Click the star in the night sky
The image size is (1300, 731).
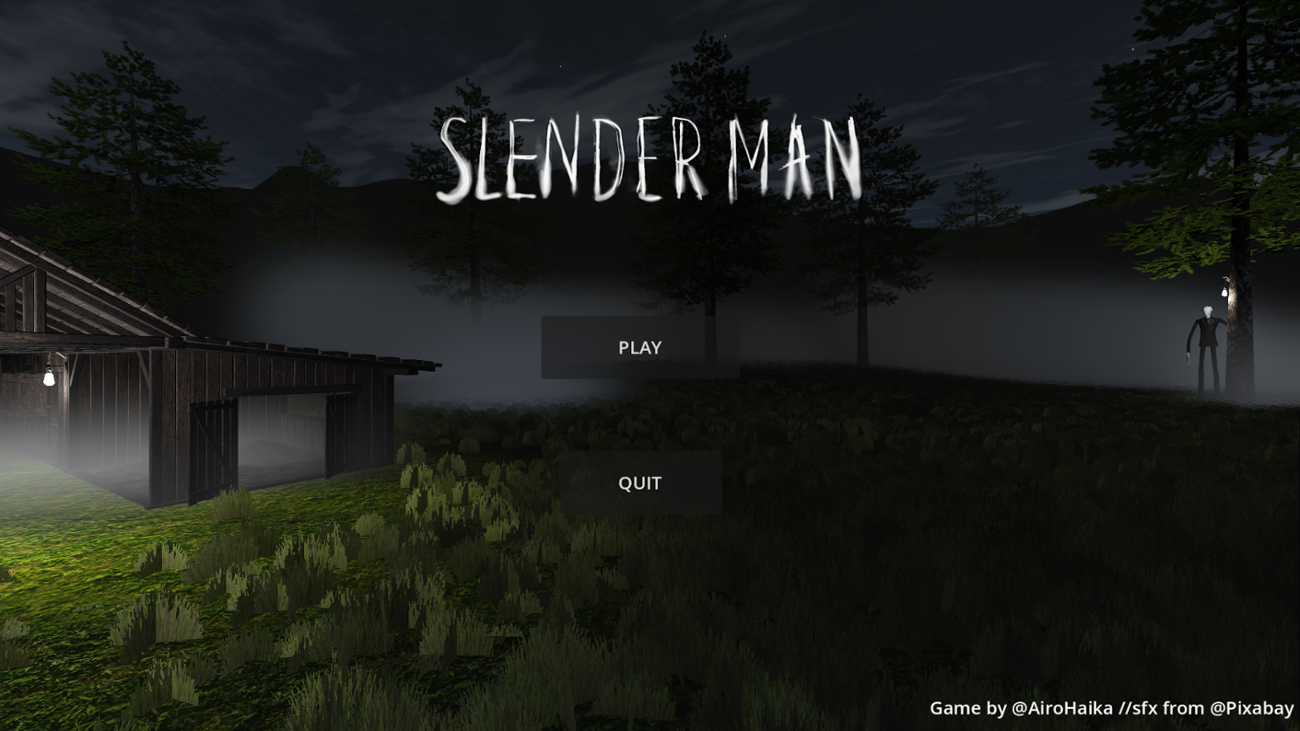tap(1135, 50)
